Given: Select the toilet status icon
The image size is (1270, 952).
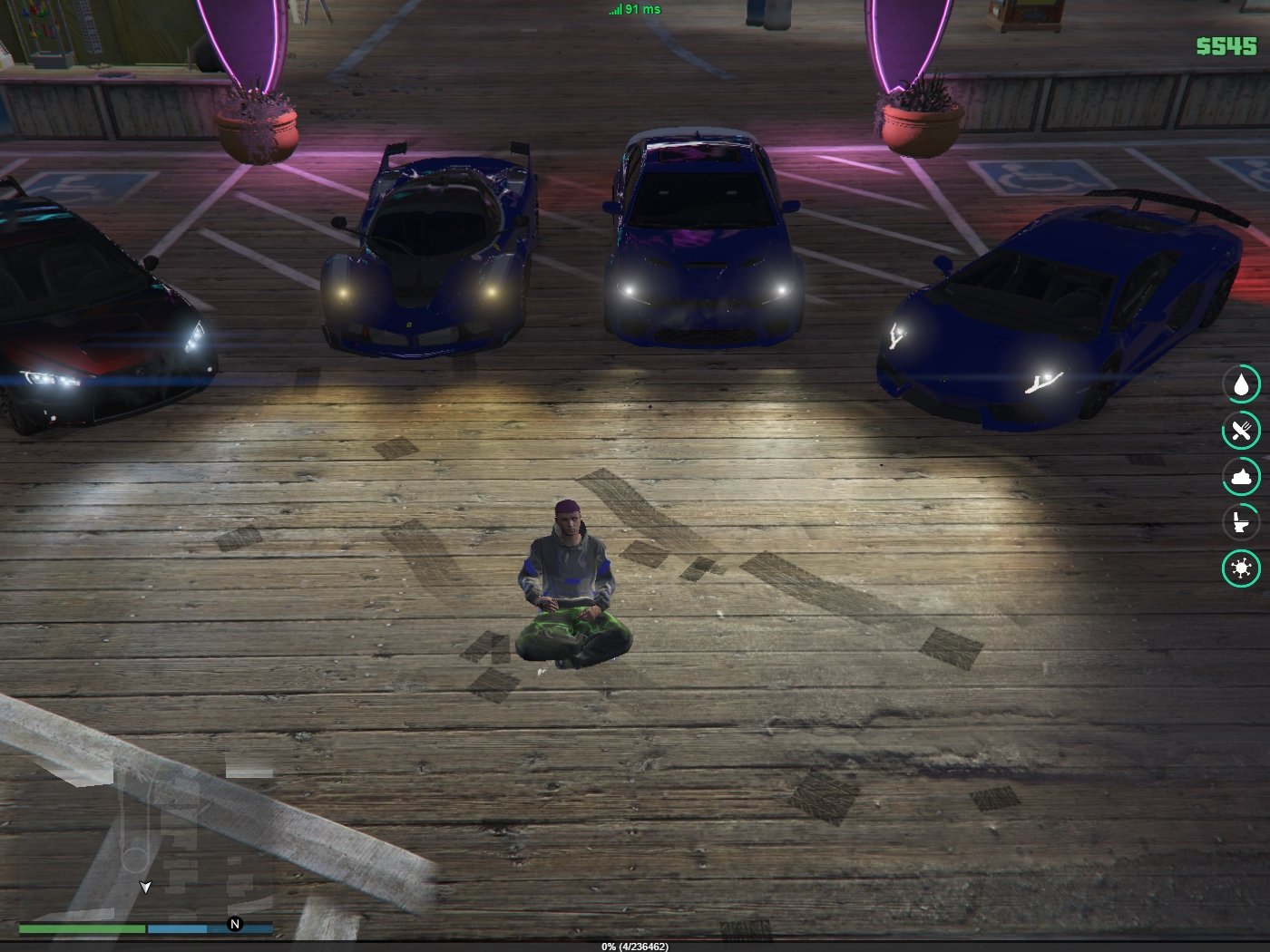Looking at the screenshot, I should tap(1241, 522).
